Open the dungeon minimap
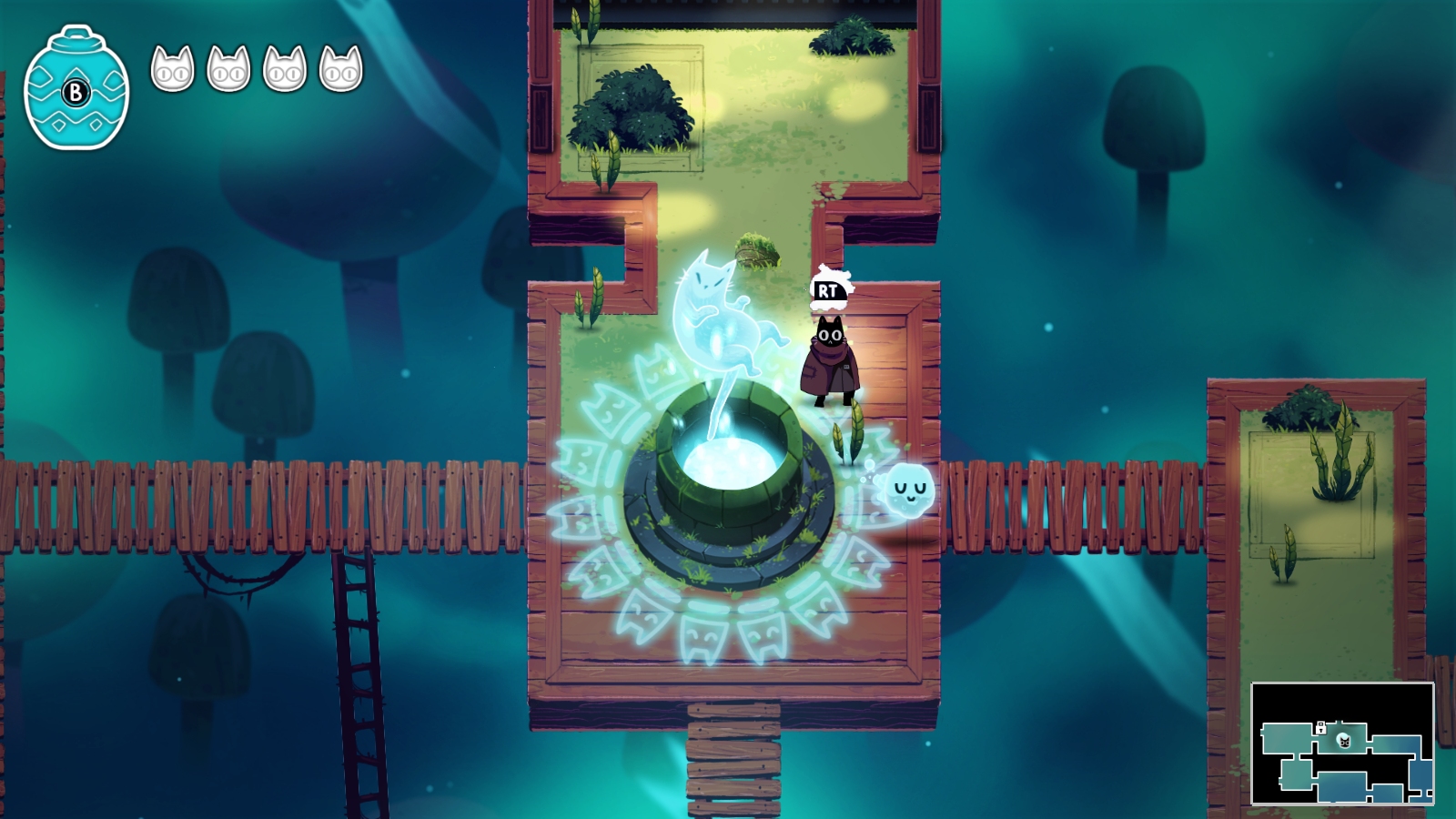Image resolution: width=1456 pixels, height=819 pixels. [x=1342, y=743]
